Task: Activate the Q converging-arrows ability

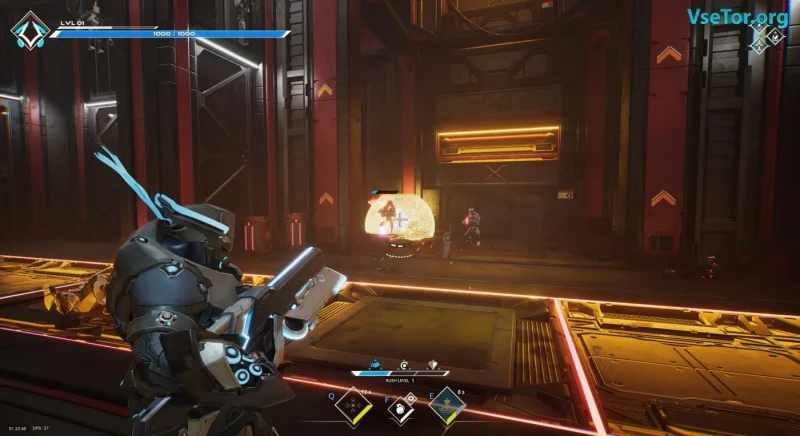Action: tap(353, 406)
